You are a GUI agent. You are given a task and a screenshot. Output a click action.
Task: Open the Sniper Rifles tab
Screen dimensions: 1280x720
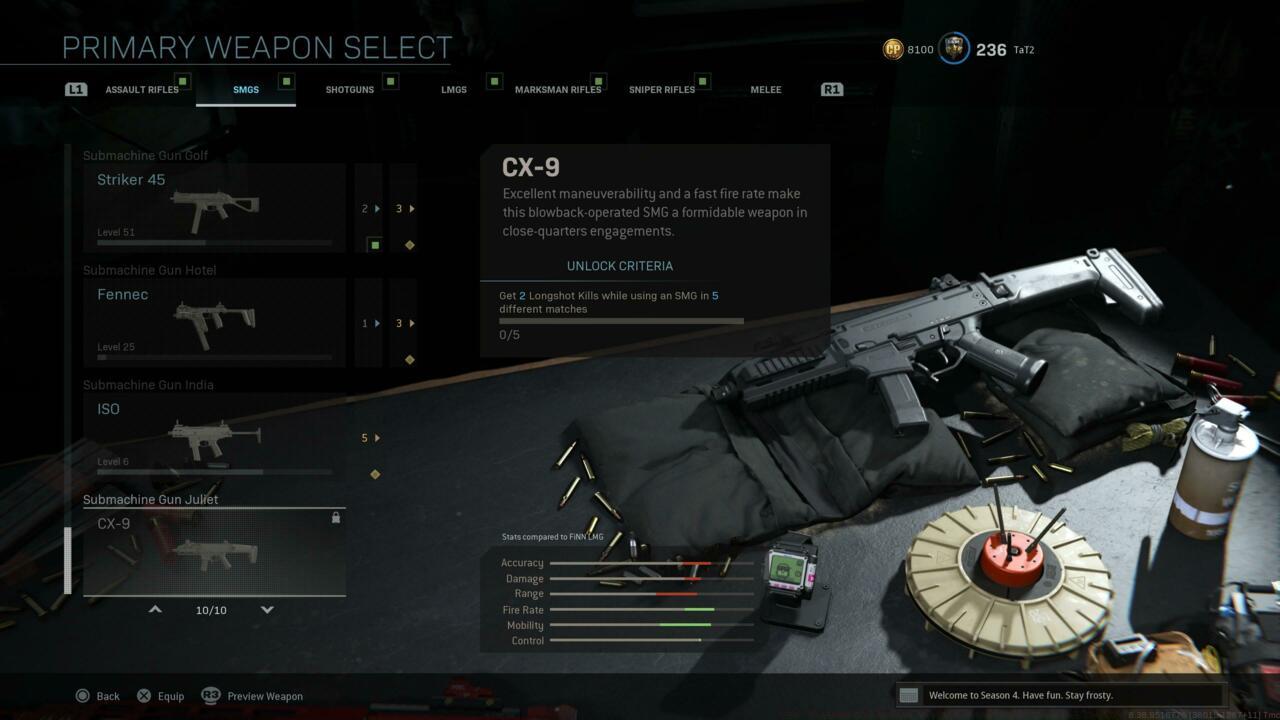click(x=662, y=90)
